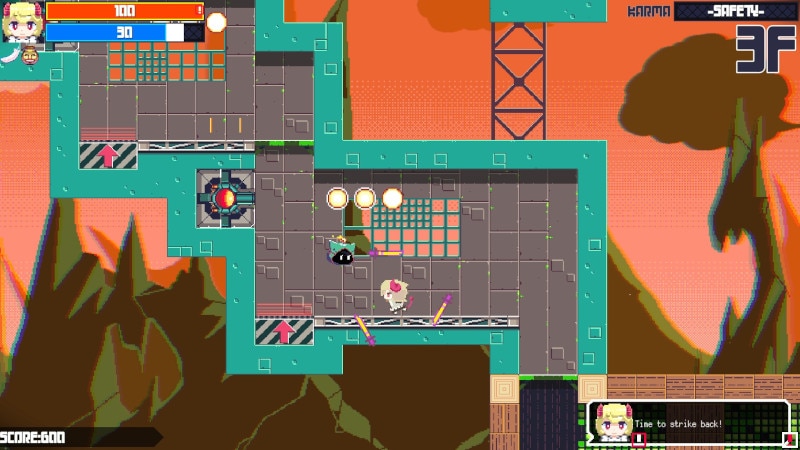Screen dimensions: 800x450
Task: Select the orange mask icon below the portrait
Action: click(x=29, y=54)
